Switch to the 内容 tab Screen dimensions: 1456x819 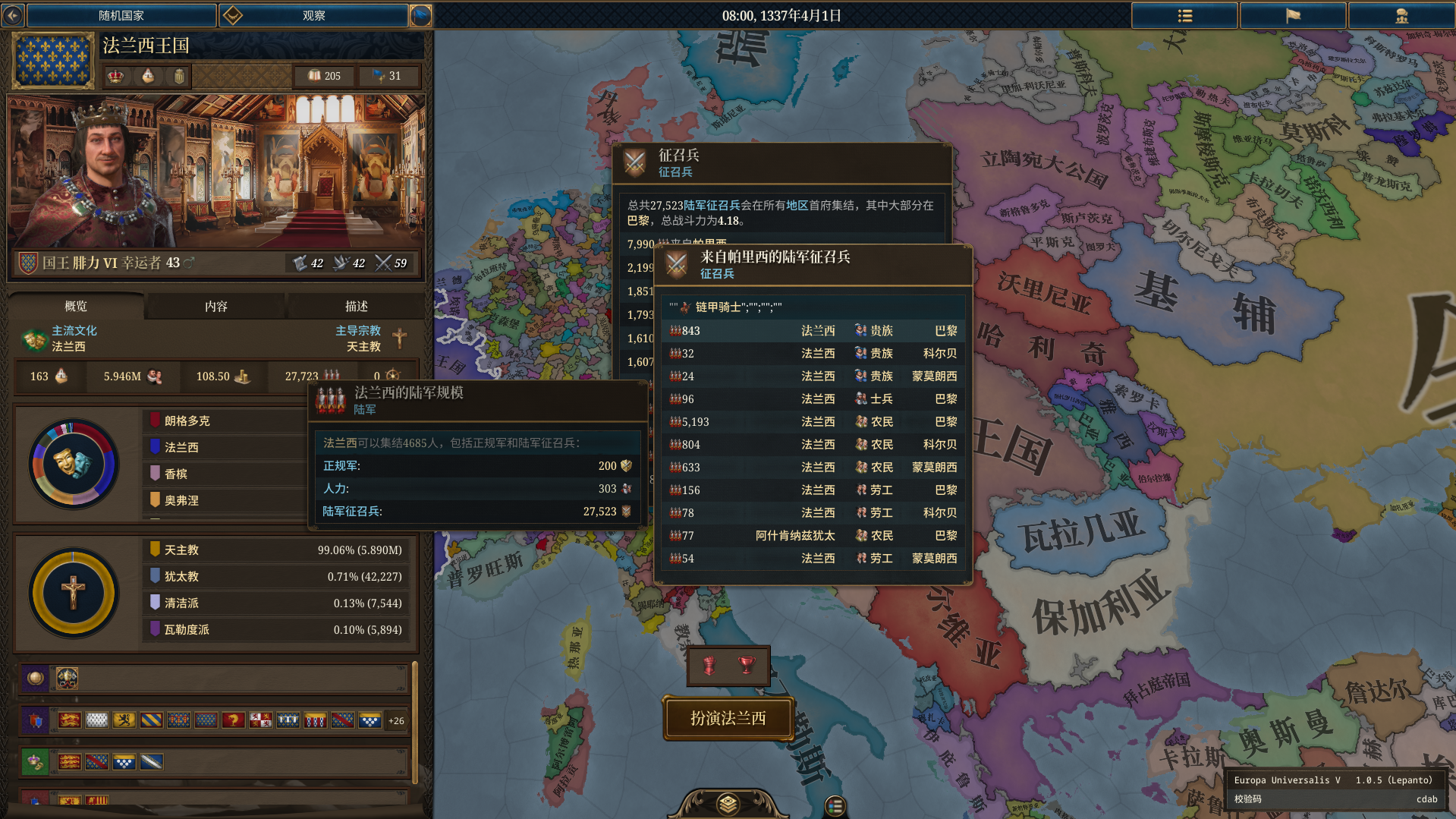tap(215, 306)
